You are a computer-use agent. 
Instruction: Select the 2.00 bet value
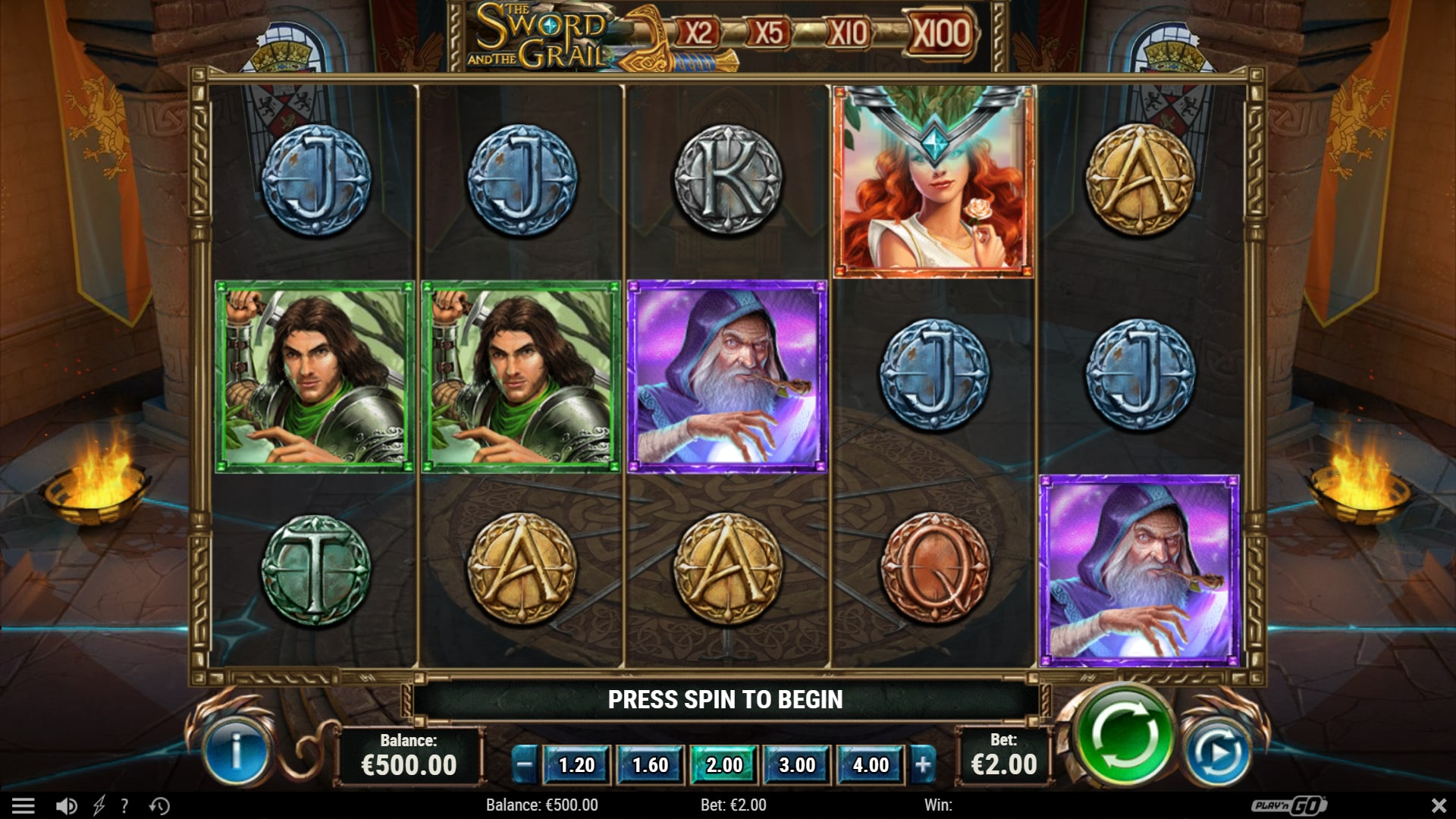tap(723, 765)
